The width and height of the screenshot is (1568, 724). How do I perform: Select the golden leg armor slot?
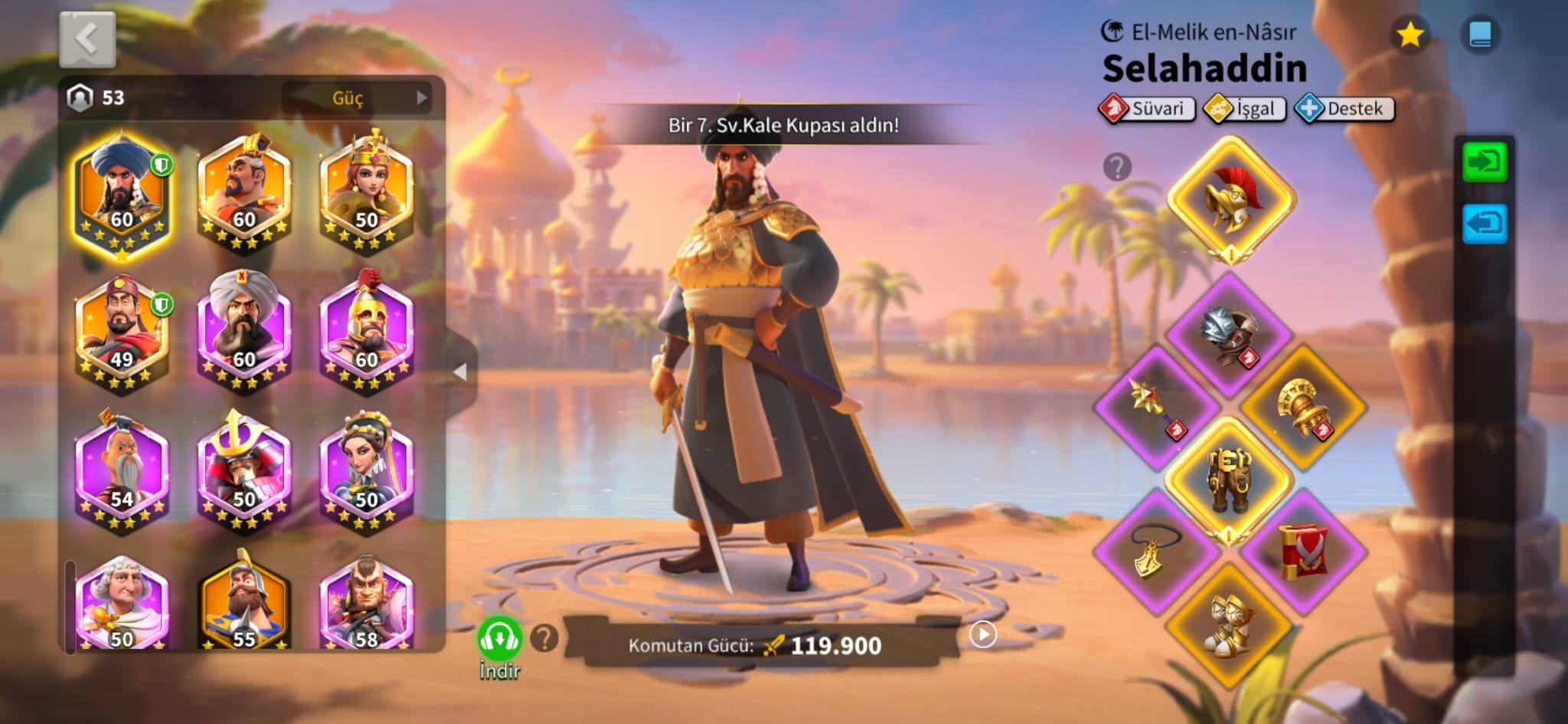point(1229,479)
